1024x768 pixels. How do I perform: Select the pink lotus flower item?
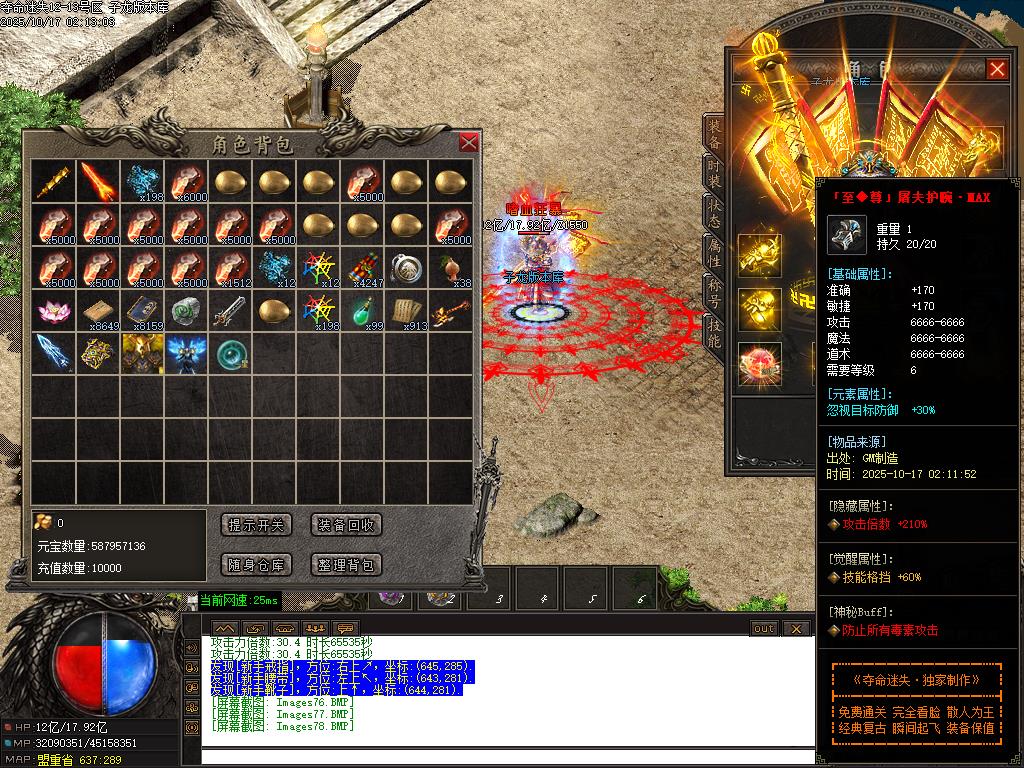click(53, 310)
